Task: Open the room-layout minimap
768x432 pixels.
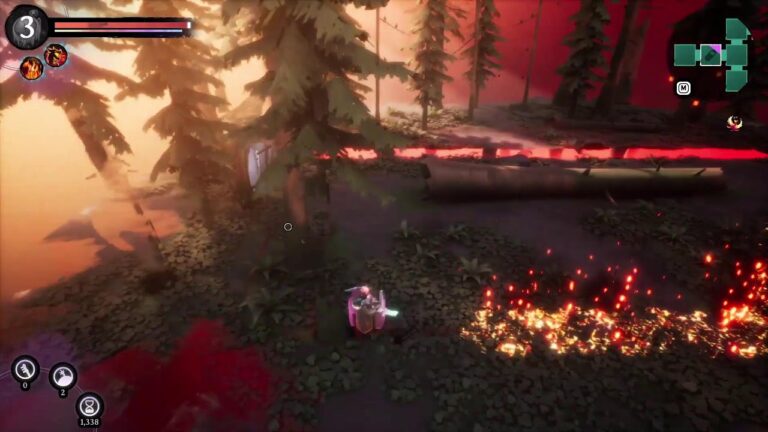Action: pos(711,54)
